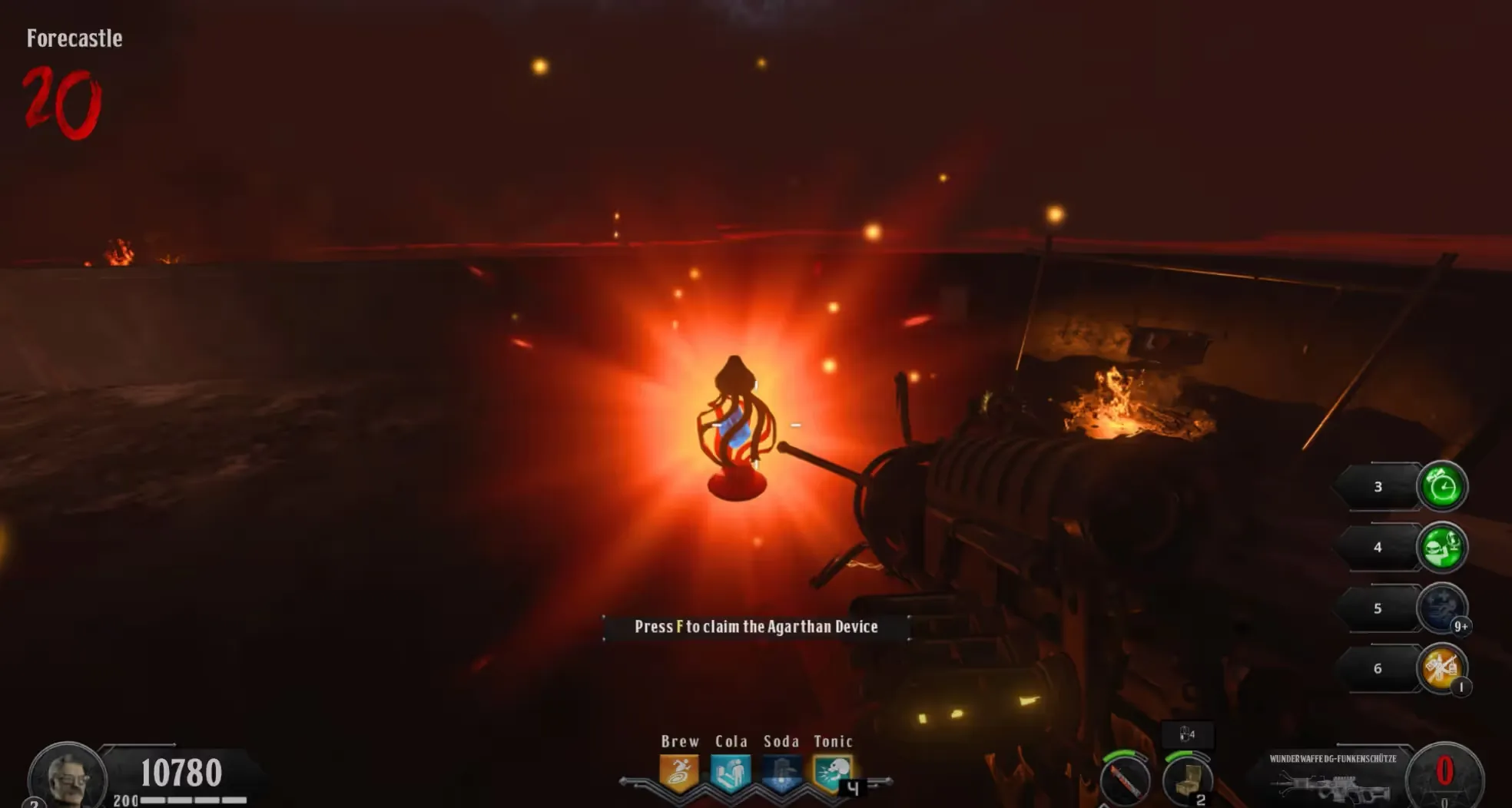1512x808 pixels.
Task: Click the player character portrait
Action: 67,777
